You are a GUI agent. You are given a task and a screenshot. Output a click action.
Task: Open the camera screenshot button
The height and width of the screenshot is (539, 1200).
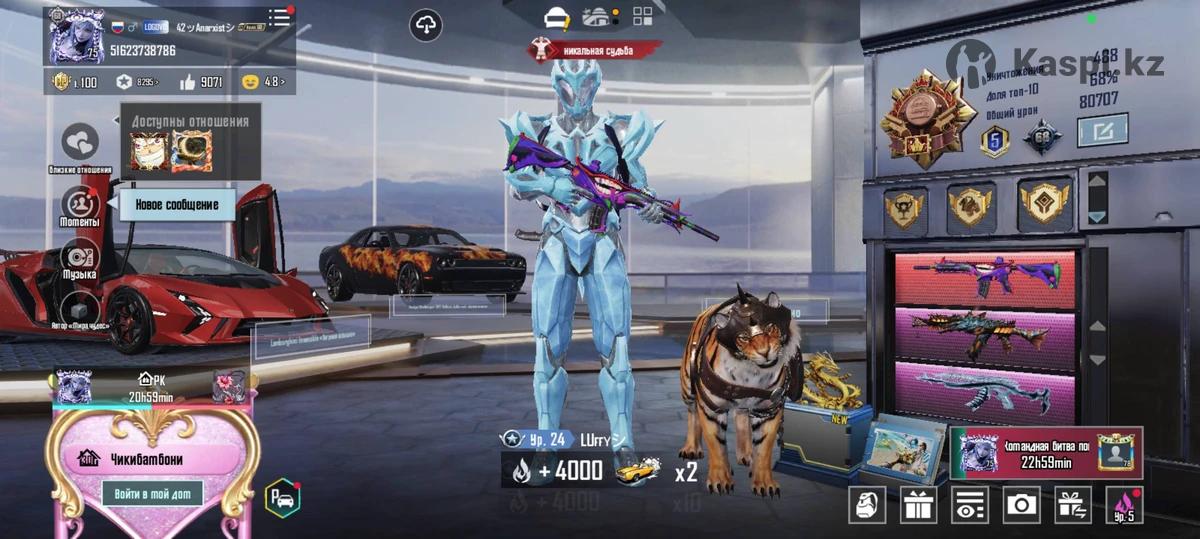coord(1021,505)
